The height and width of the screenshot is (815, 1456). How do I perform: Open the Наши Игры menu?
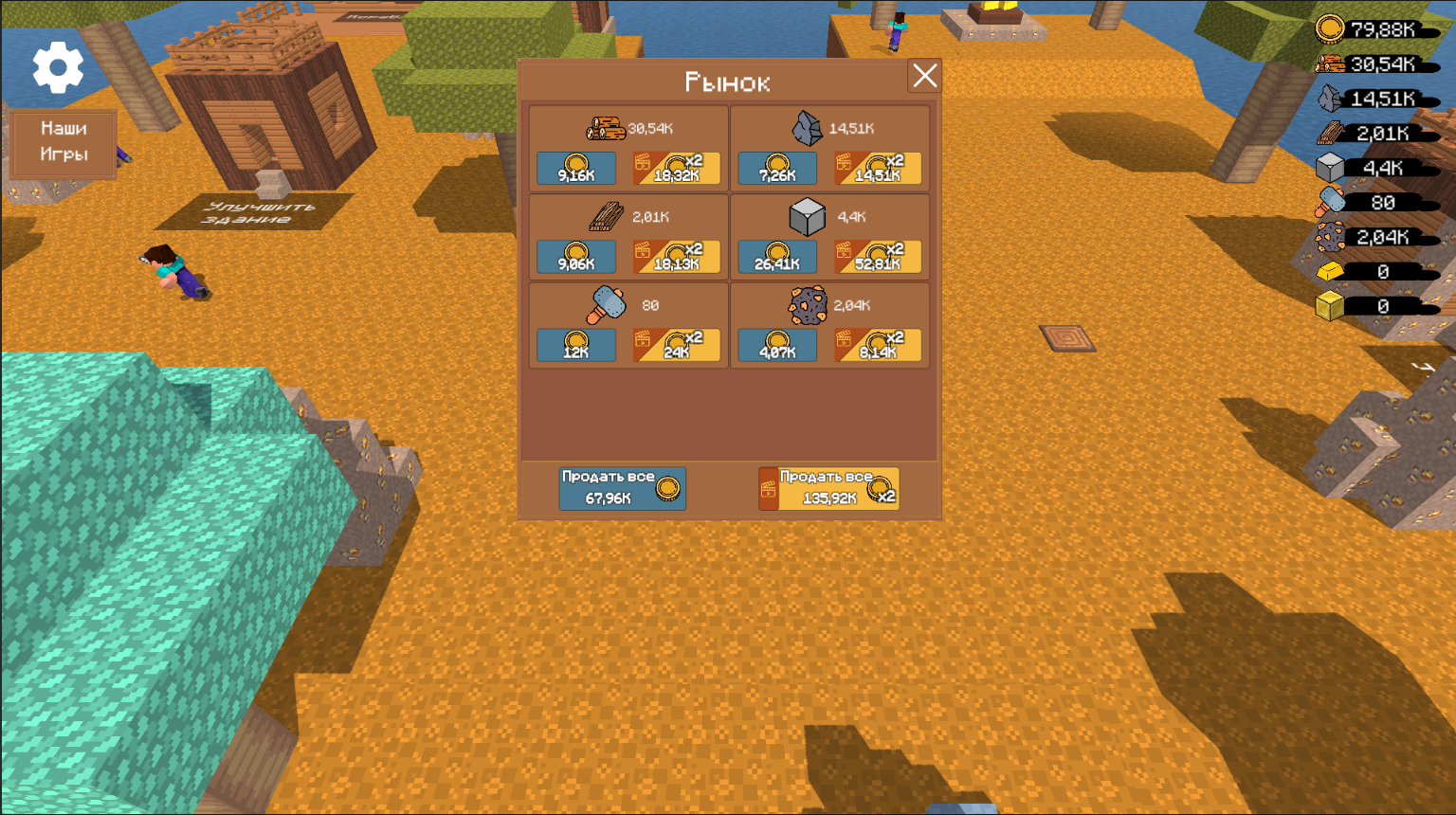(x=63, y=143)
